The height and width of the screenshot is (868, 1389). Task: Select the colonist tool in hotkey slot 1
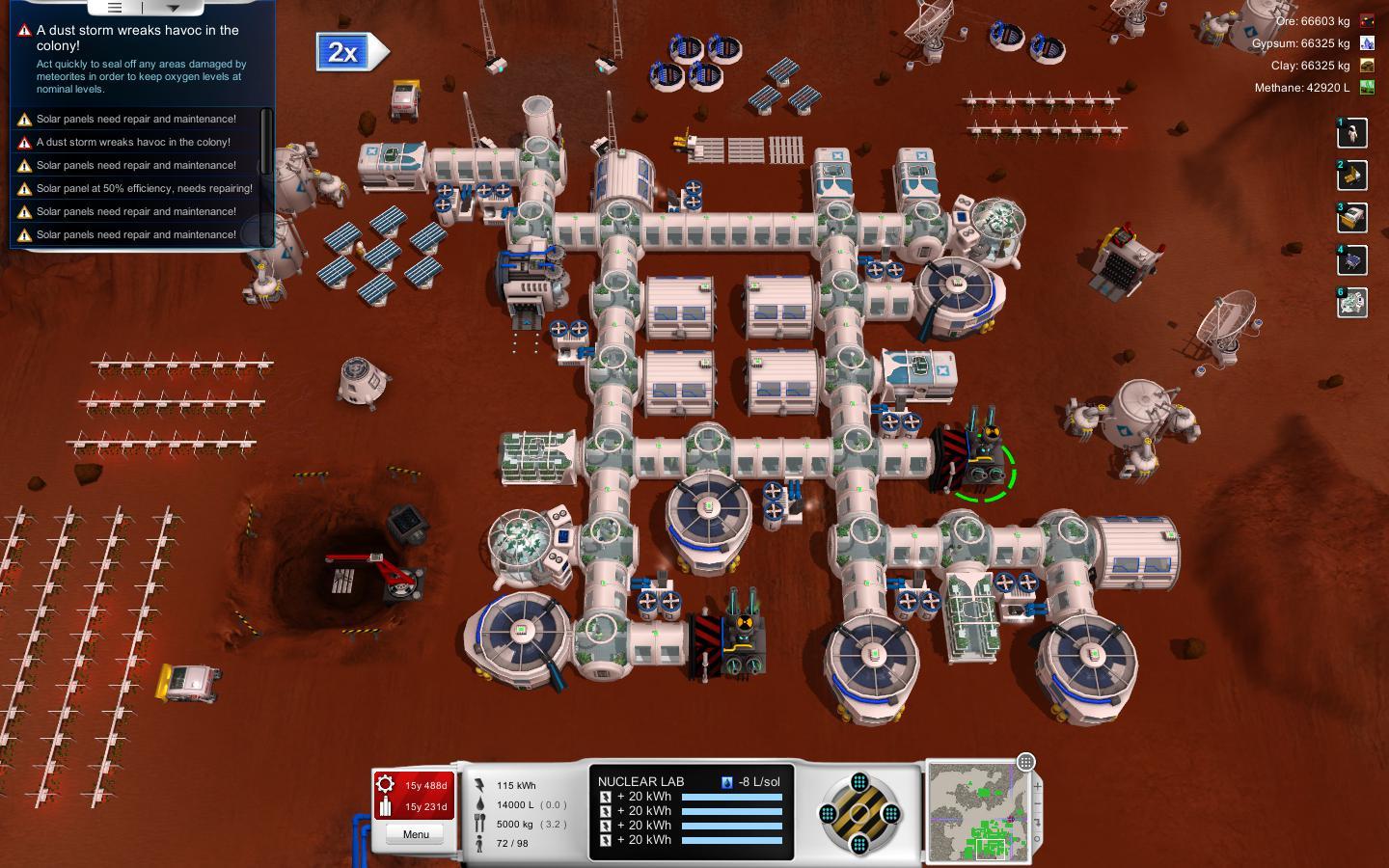point(1351,133)
